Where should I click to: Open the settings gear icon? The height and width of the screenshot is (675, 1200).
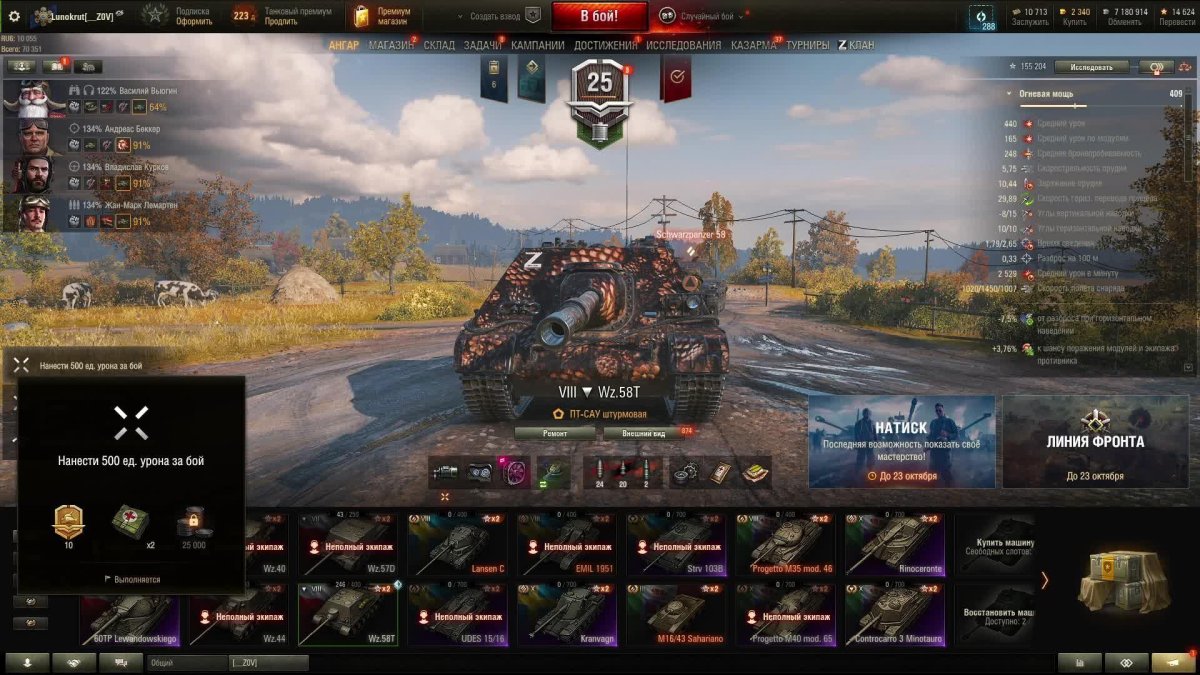(14, 16)
